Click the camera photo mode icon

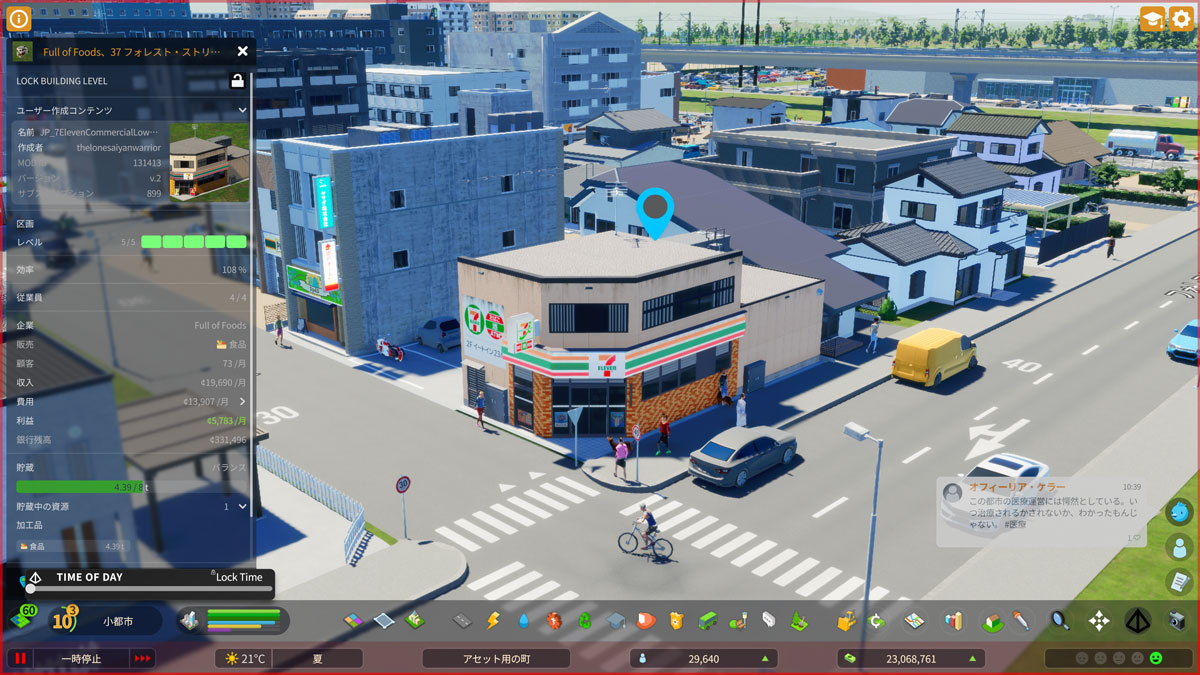(1177, 621)
